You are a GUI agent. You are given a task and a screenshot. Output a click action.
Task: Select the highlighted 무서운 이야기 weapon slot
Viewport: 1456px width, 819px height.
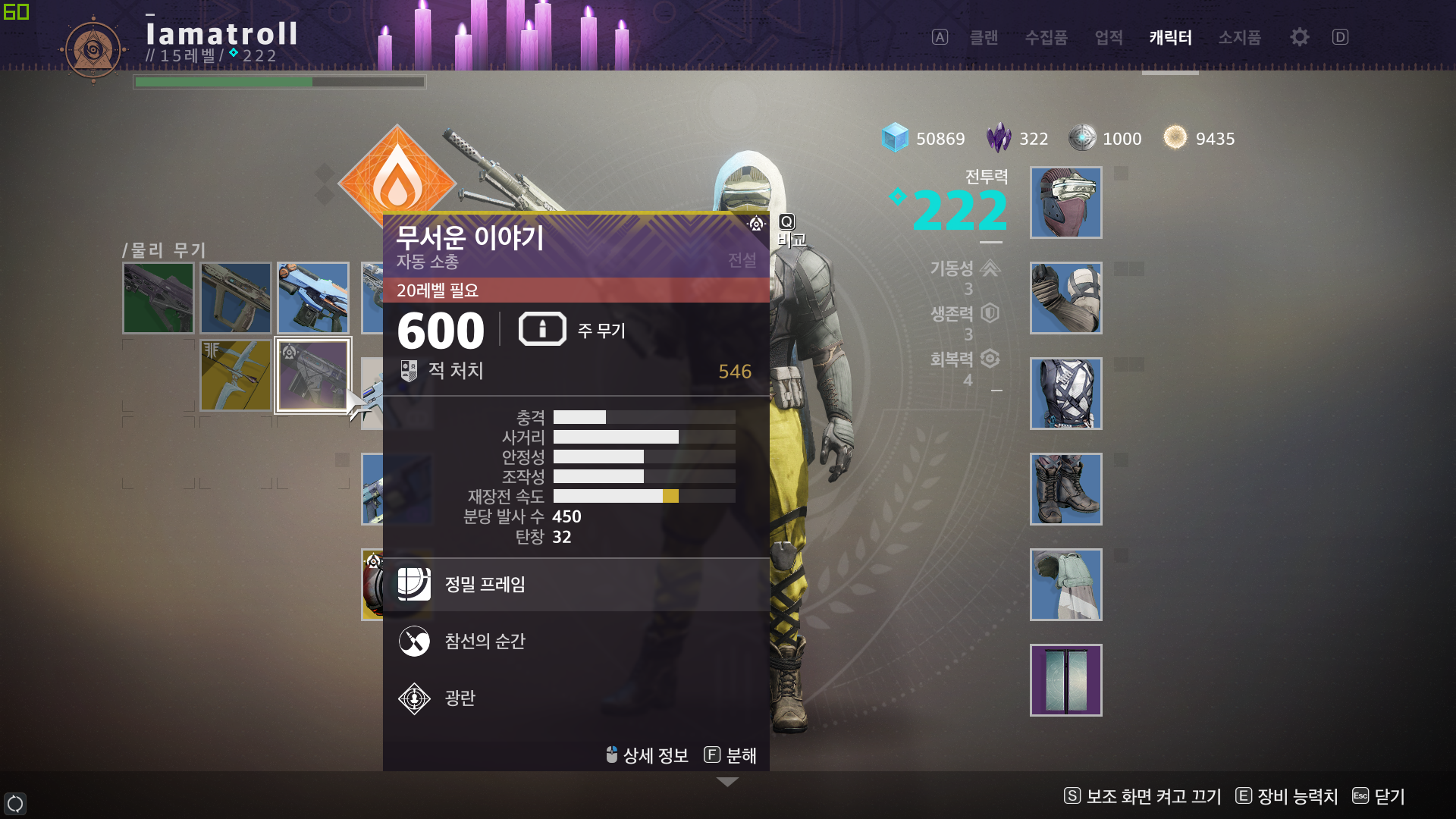312,375
